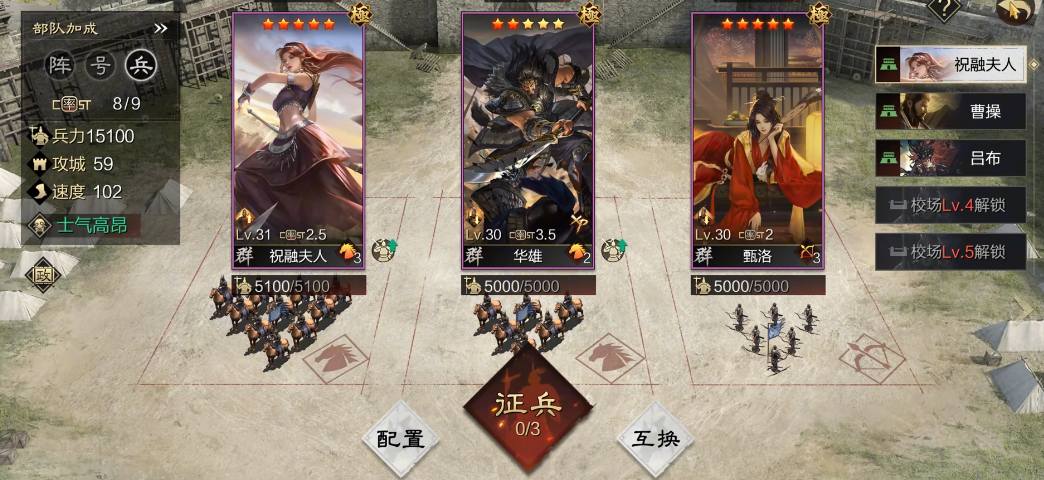Switch to the 阵 formation tab
The width and height of the screenshot is (1044, 480).
(62, 66)
